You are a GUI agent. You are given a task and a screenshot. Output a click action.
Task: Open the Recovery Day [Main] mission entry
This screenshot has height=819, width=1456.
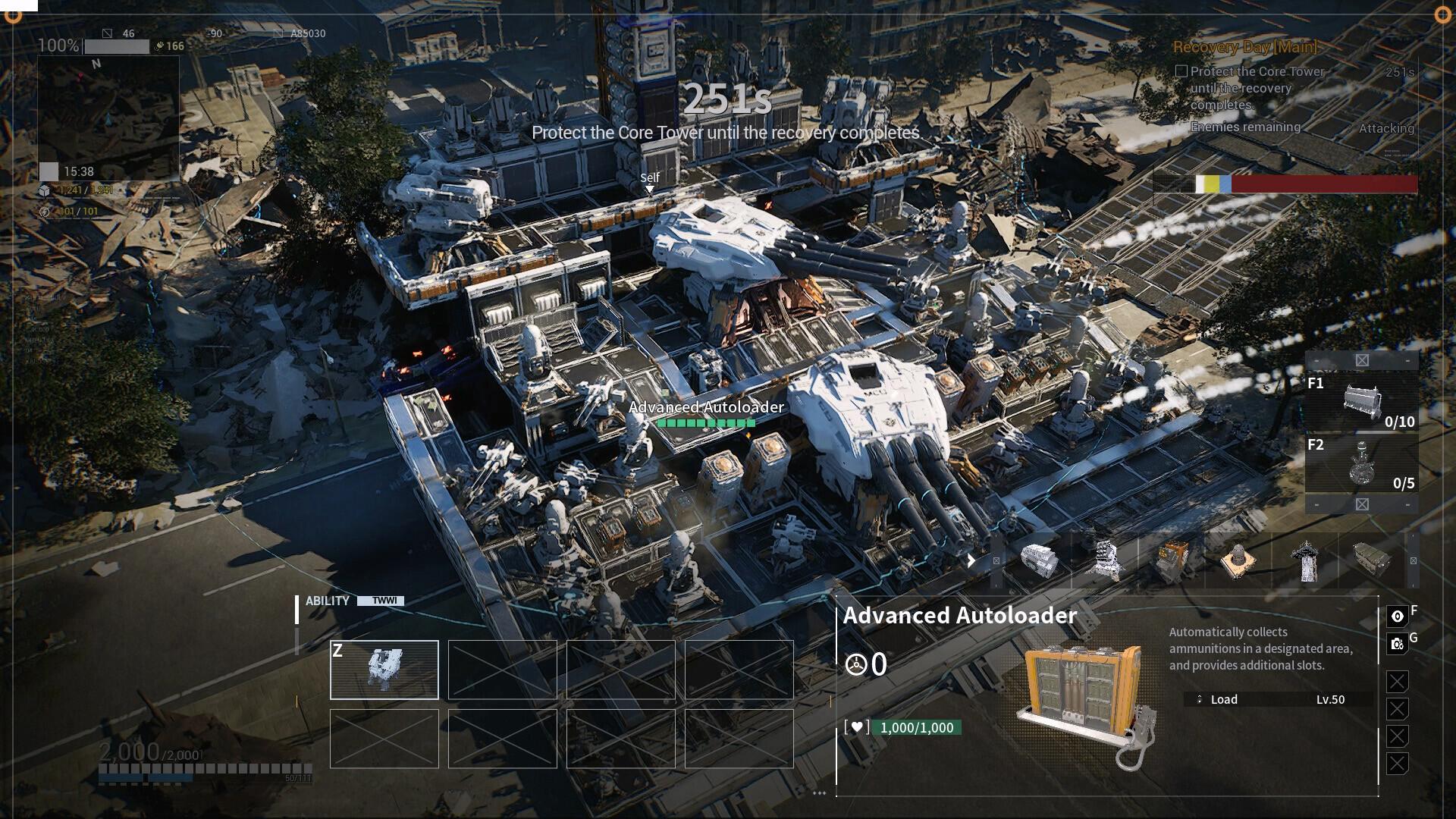[1242, 49]
